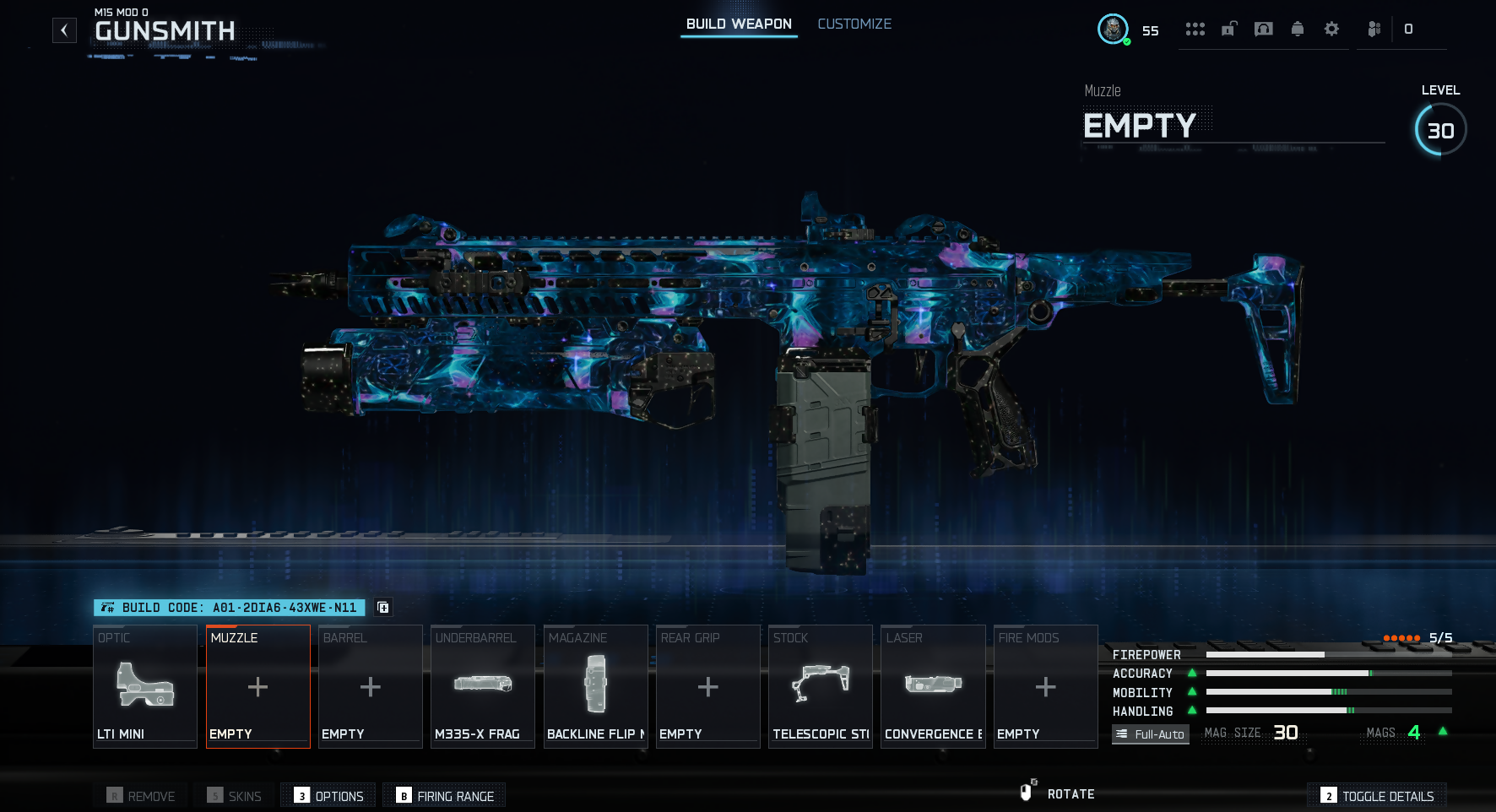The image size is (1496, 812).
Task: Select the Backline Flip magazine slot
Action: point(595,686)
